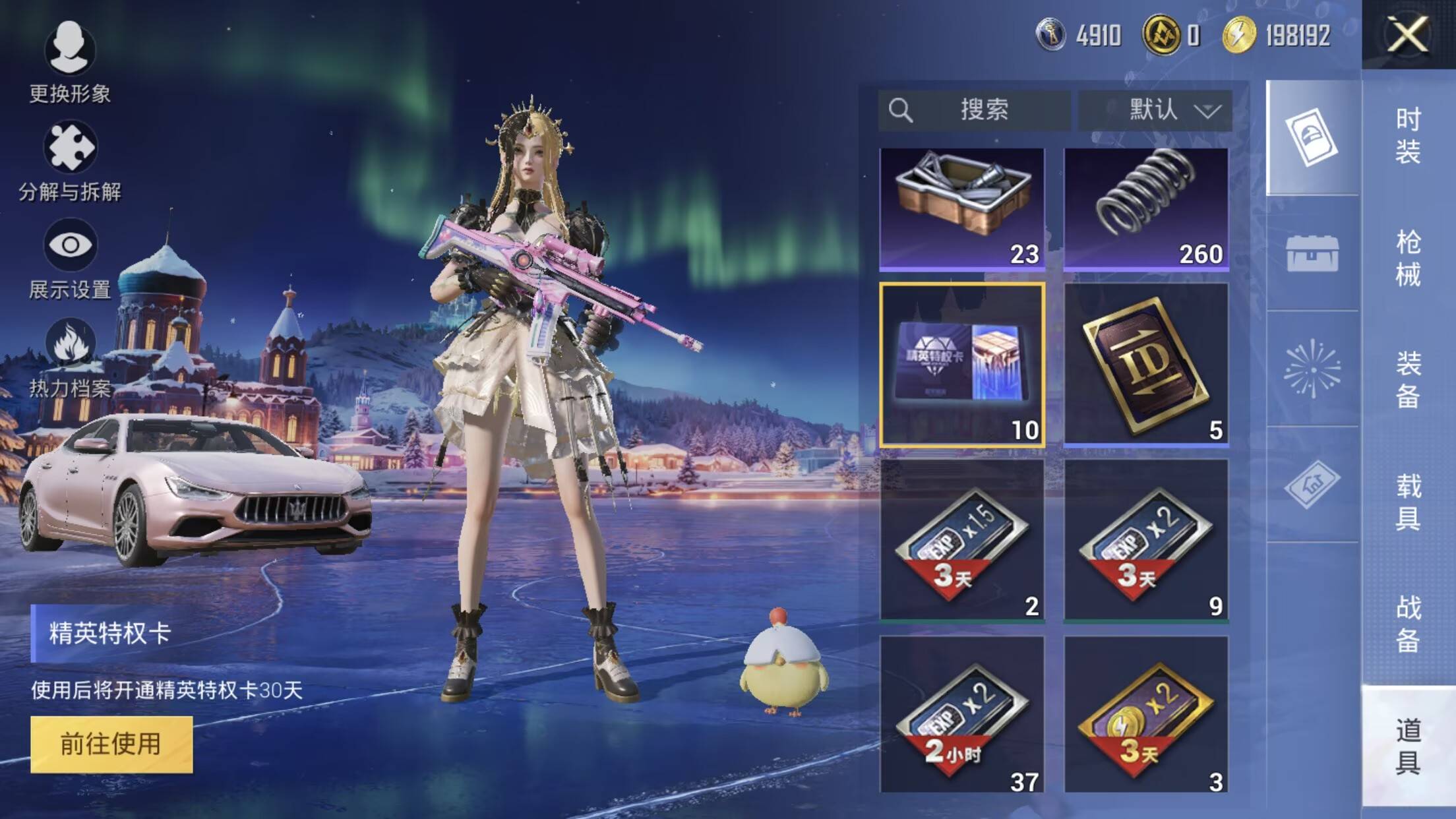
Task: Select the 精英特权卡 elite privilege card
Action: pos(962,365)
